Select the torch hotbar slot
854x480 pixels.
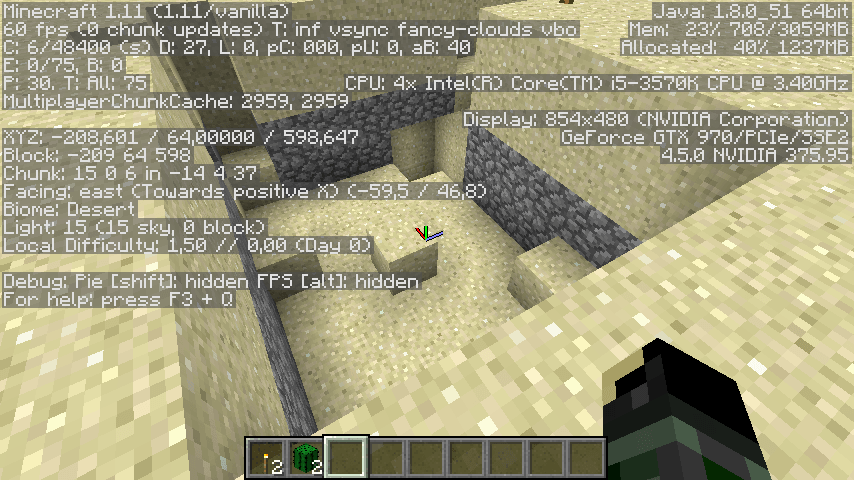[267, 457]
